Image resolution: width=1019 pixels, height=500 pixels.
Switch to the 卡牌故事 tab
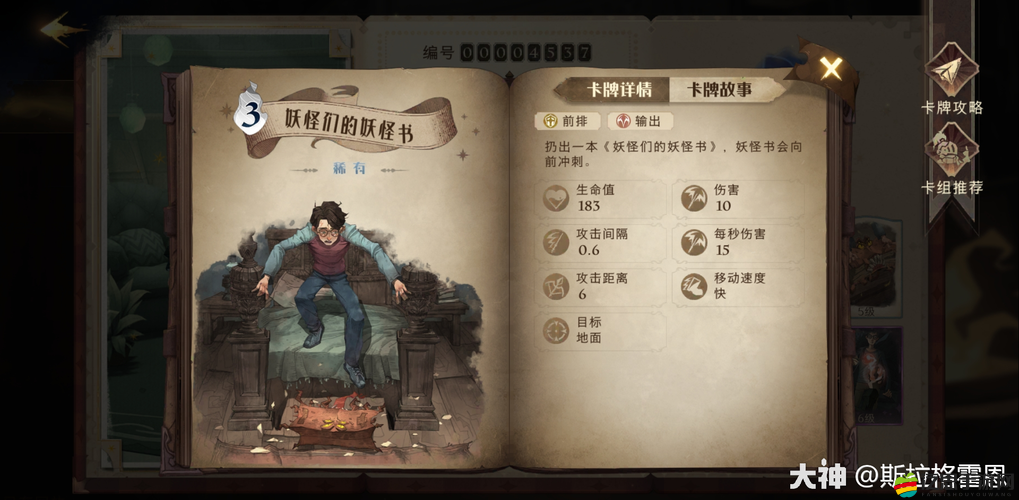719,89
